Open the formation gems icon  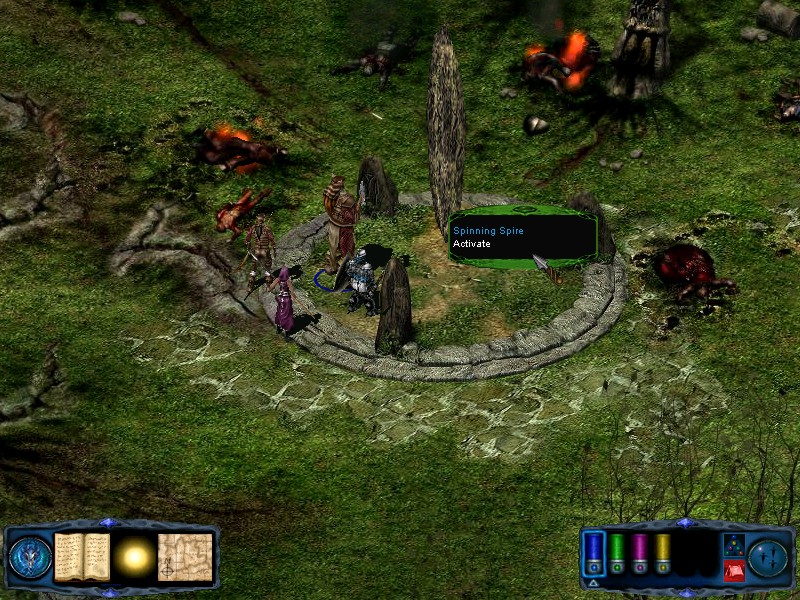point(733,545)
